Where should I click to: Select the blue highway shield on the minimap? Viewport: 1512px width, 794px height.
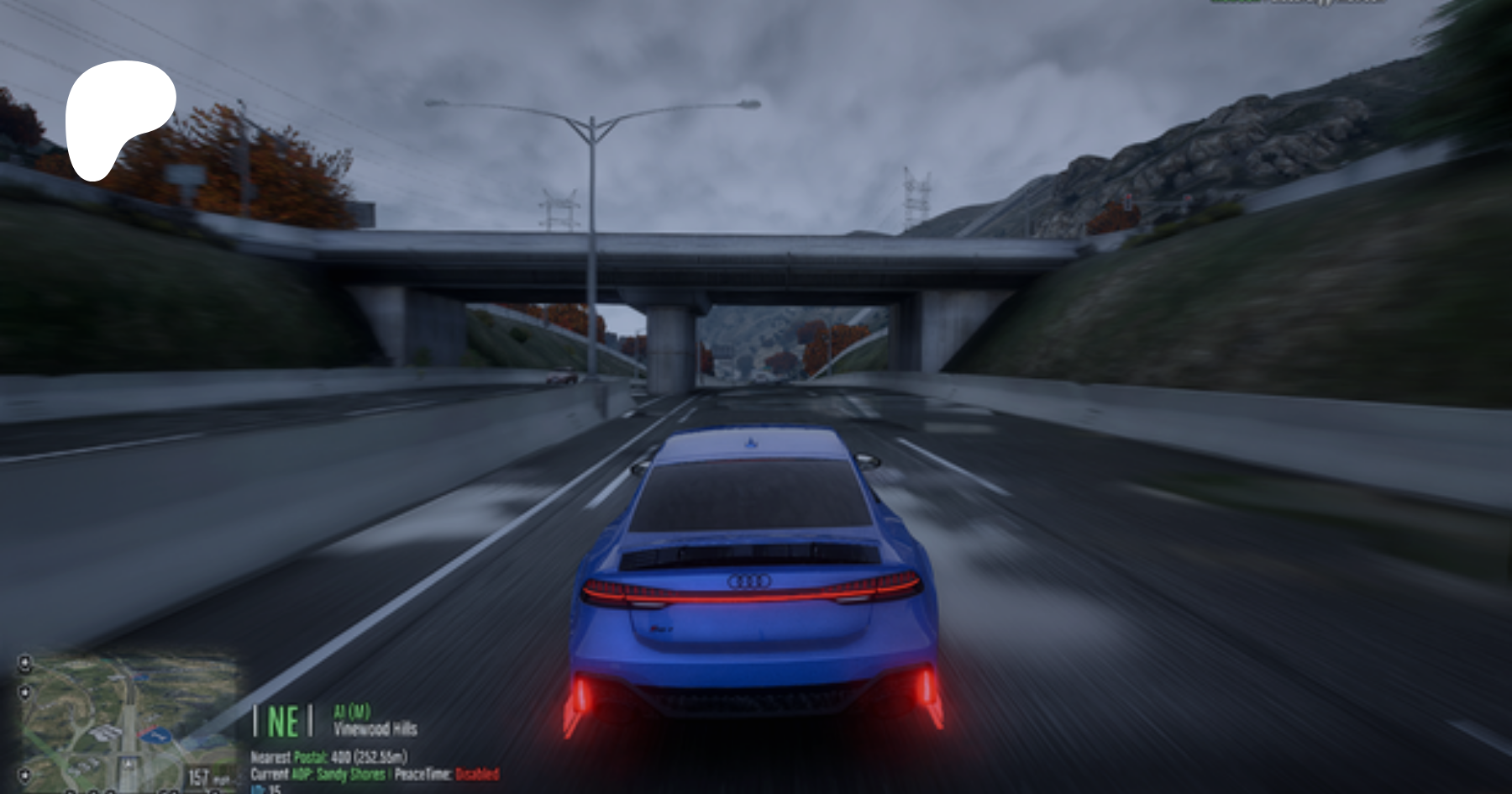coord(156,737)
